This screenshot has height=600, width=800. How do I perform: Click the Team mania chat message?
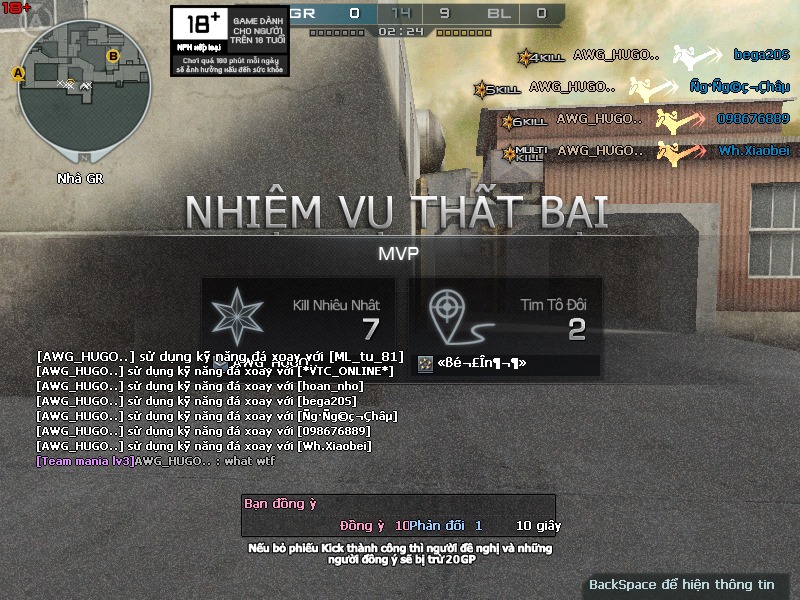[155, 461]
